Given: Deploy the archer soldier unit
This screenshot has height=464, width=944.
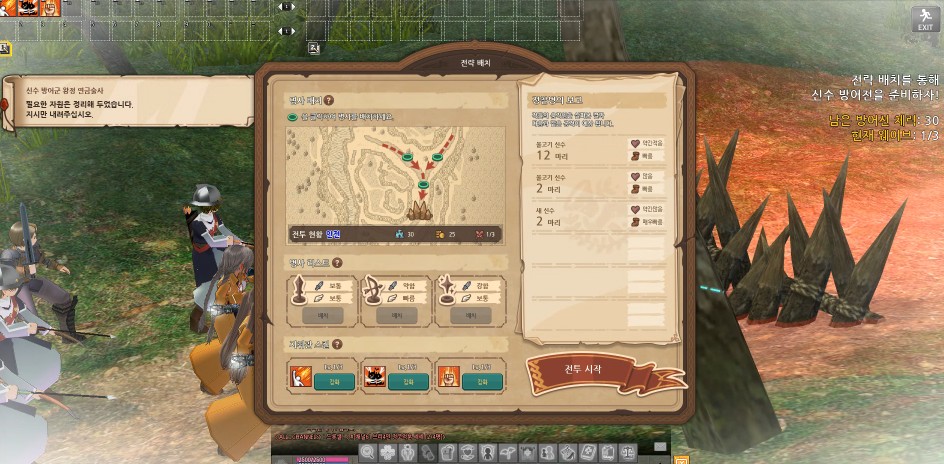Looking at the screenshot, I should [x=396, y=314].
